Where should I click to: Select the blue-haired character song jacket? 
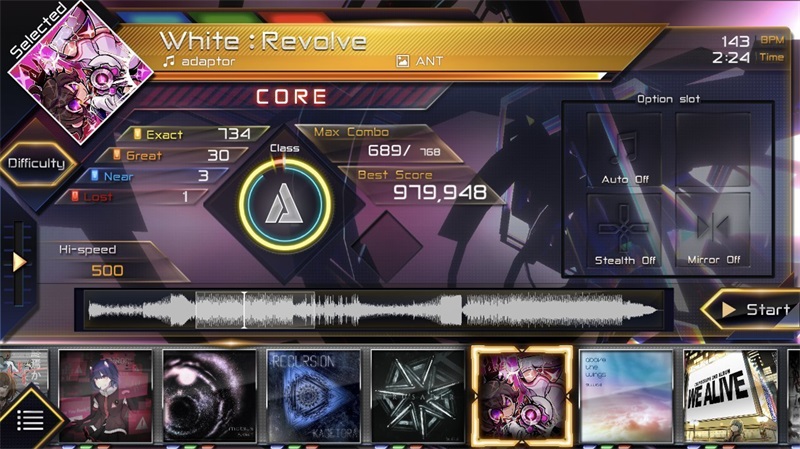pos(105,395)
